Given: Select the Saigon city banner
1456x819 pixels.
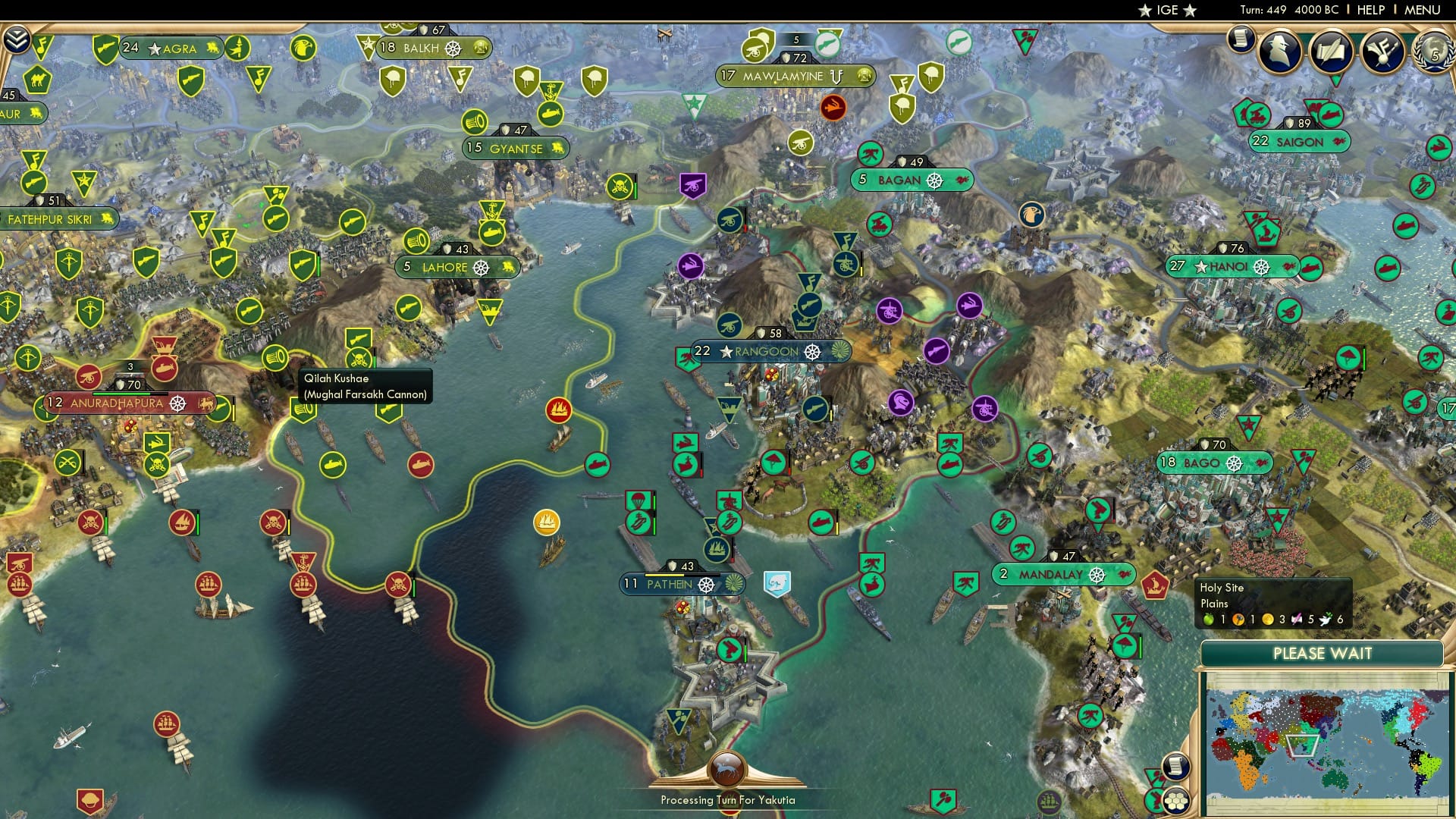Looking at the screenshot, I should pyautogui.click(x=1298, y=143).
